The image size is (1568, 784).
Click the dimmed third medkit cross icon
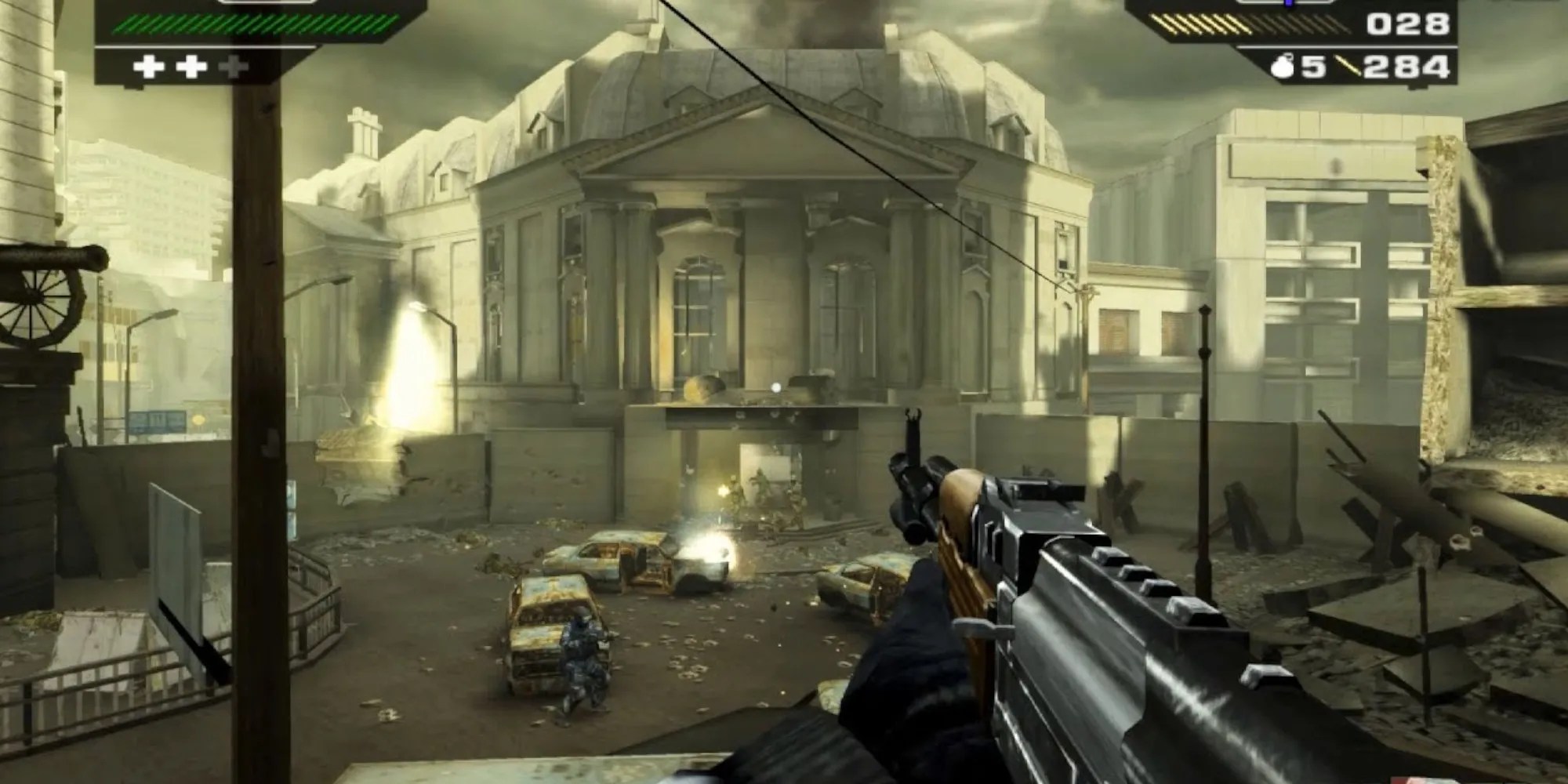click(233, 67)
